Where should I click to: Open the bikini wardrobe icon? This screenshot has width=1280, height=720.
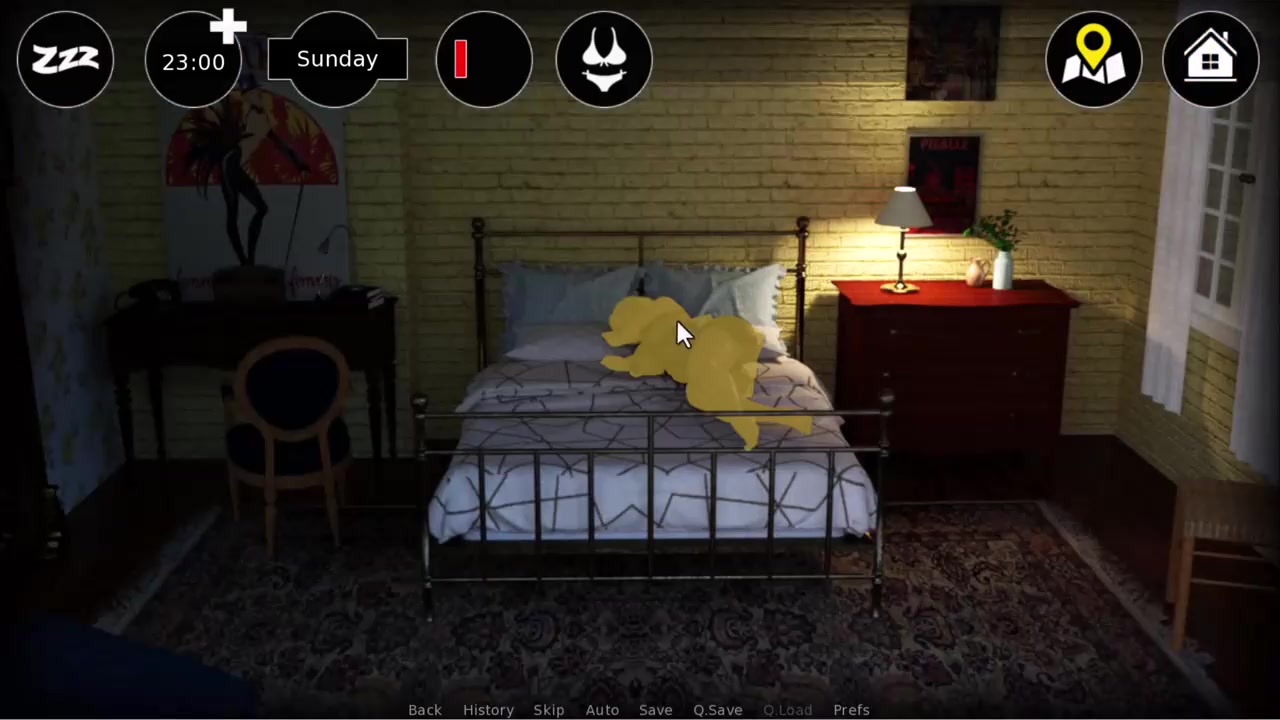(x=604, y=60)
